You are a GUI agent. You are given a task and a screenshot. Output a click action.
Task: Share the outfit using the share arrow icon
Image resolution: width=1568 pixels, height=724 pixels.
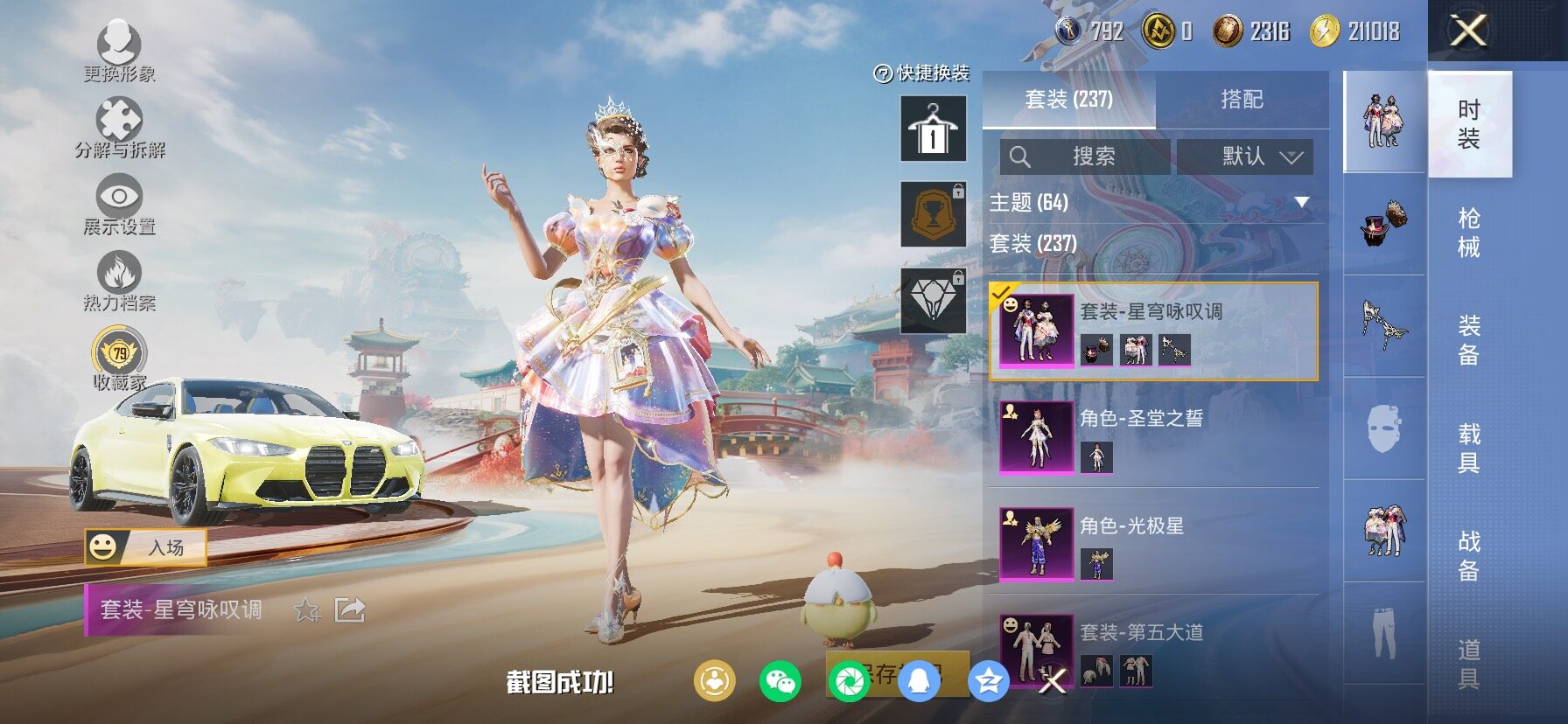click(x=350, y=609)
